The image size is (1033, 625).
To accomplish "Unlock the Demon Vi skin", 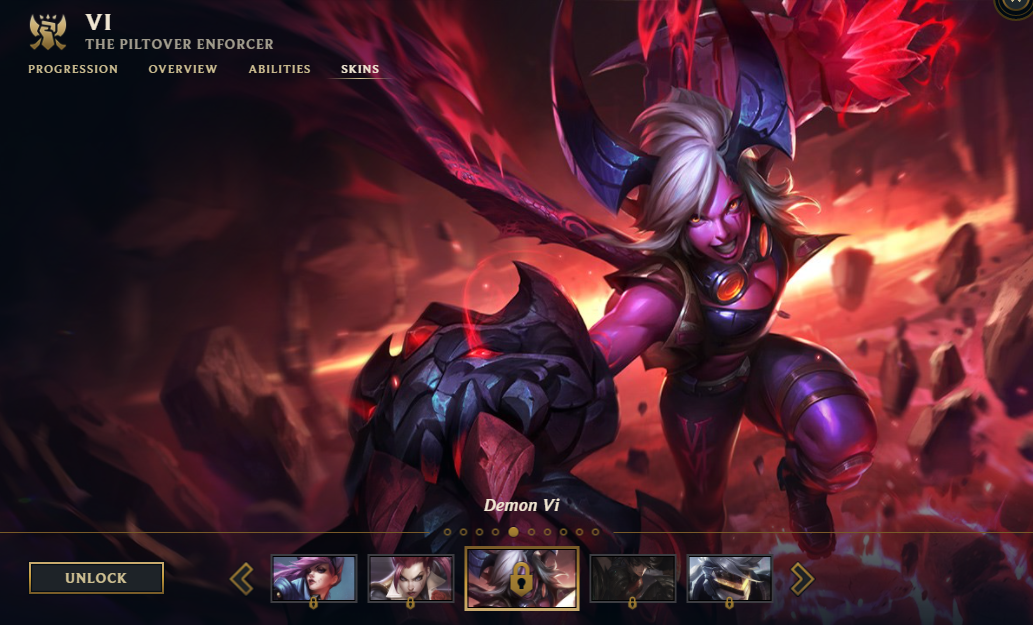I will pos(96,578).
